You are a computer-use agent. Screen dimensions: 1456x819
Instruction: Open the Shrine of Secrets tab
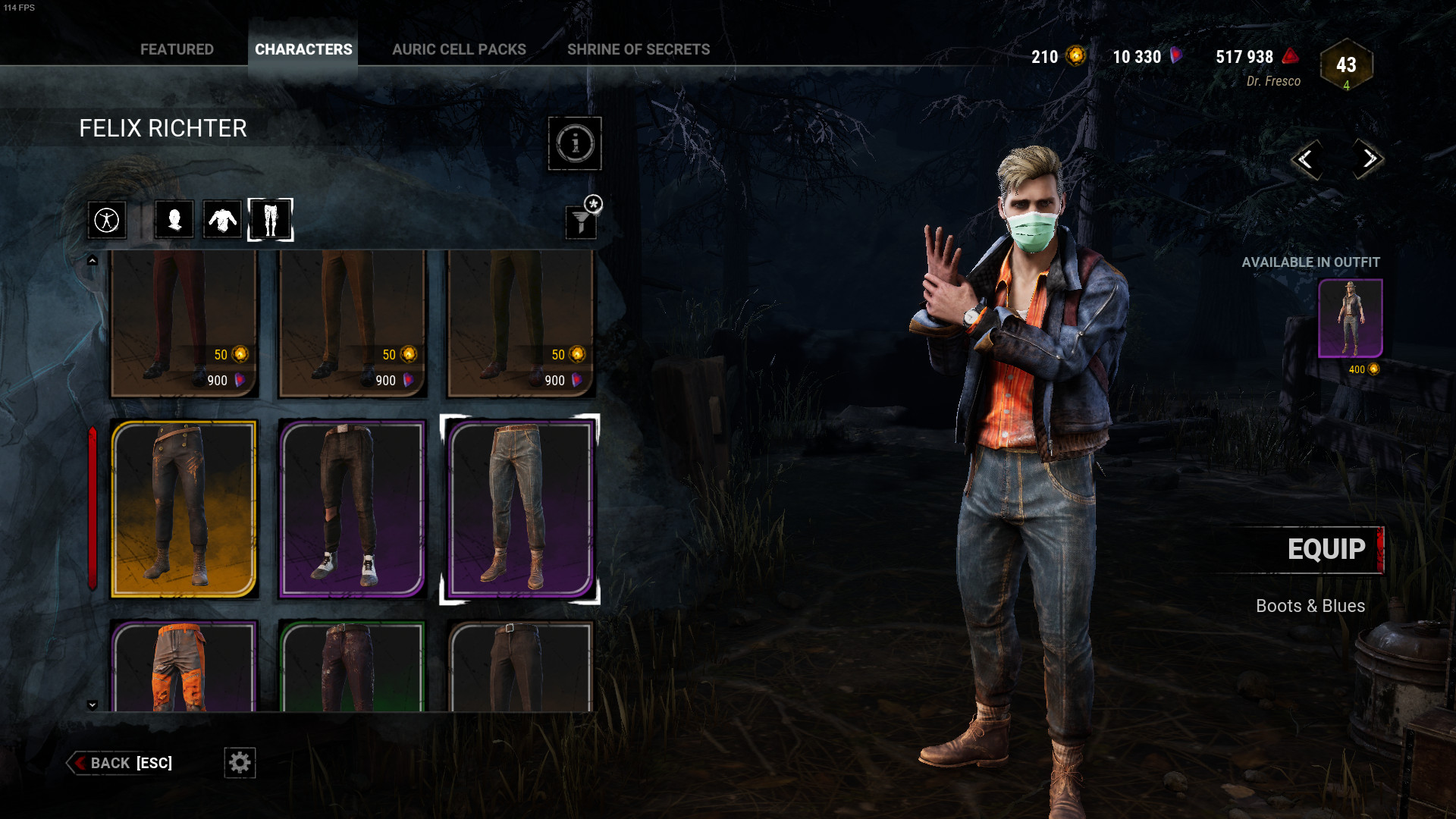coord(639,49)
